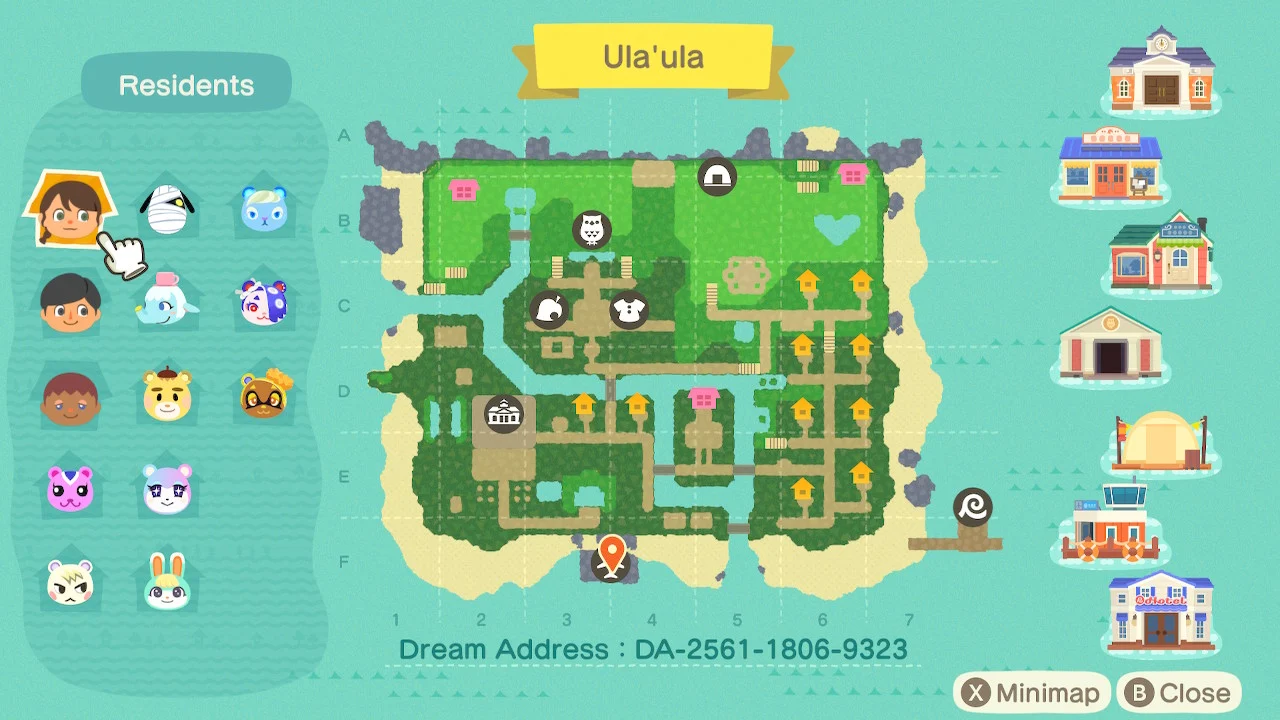Click the campsite dome icon on the map
Image resolution: width=1280 pixels, height=720 pixels.
pos(716,177)
